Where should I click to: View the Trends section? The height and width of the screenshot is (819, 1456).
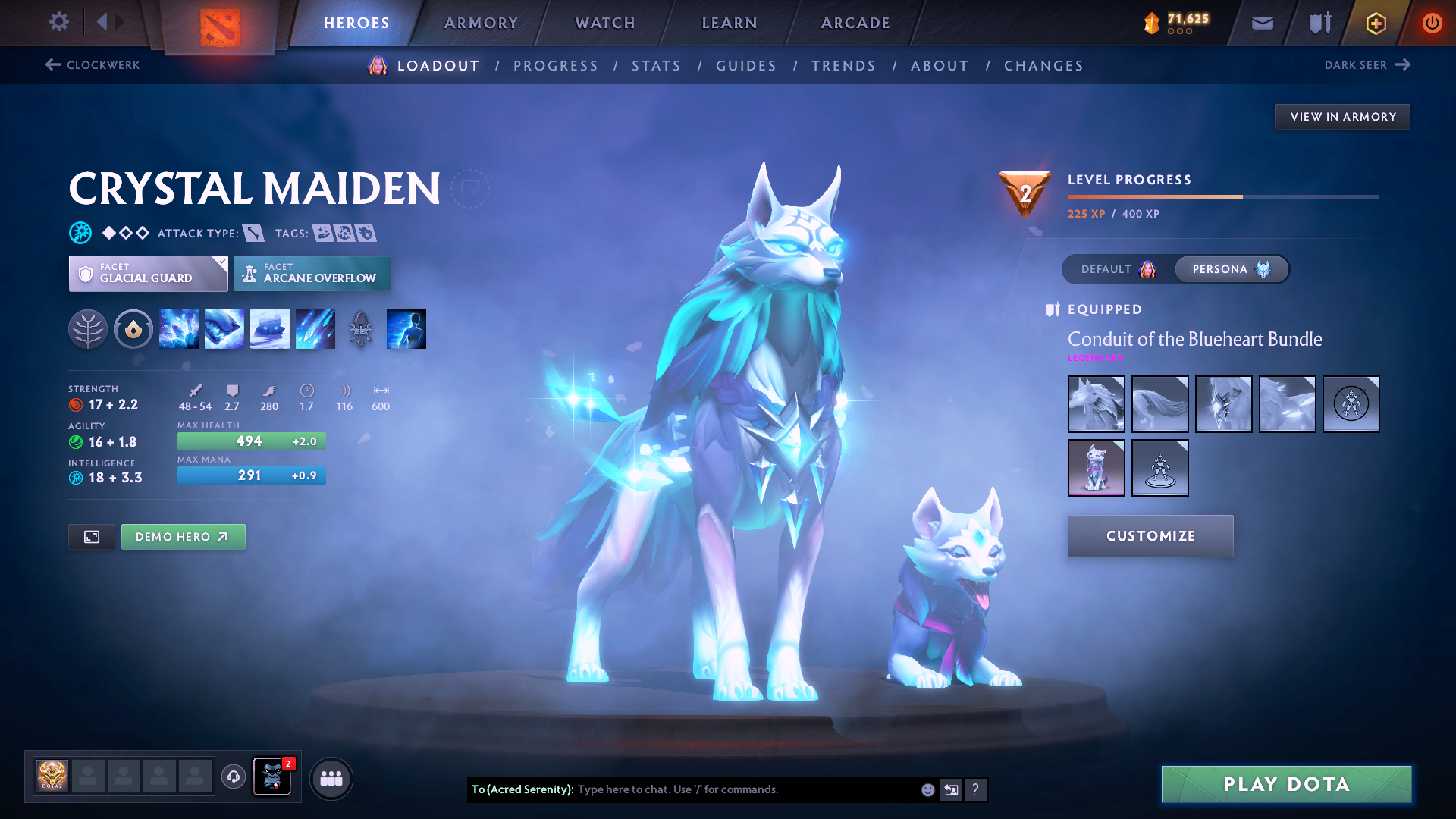coord(843,66)
